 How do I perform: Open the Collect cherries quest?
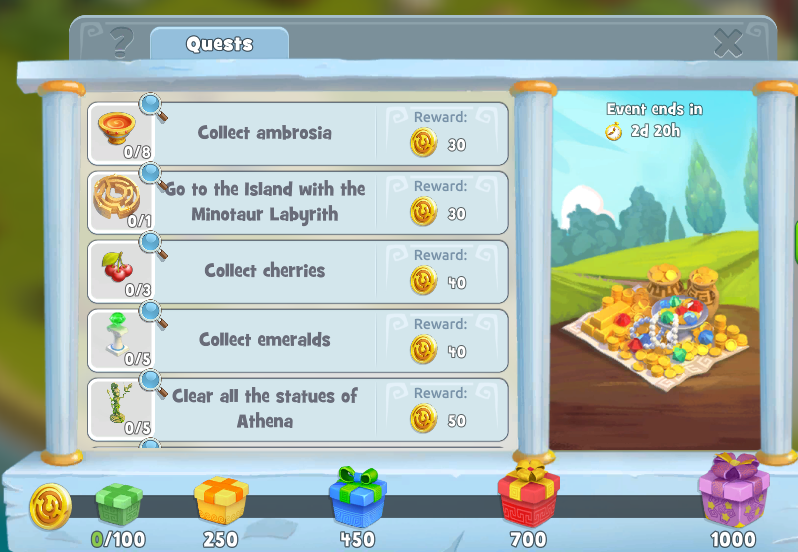pyautogui.click(x=265, y=271)
